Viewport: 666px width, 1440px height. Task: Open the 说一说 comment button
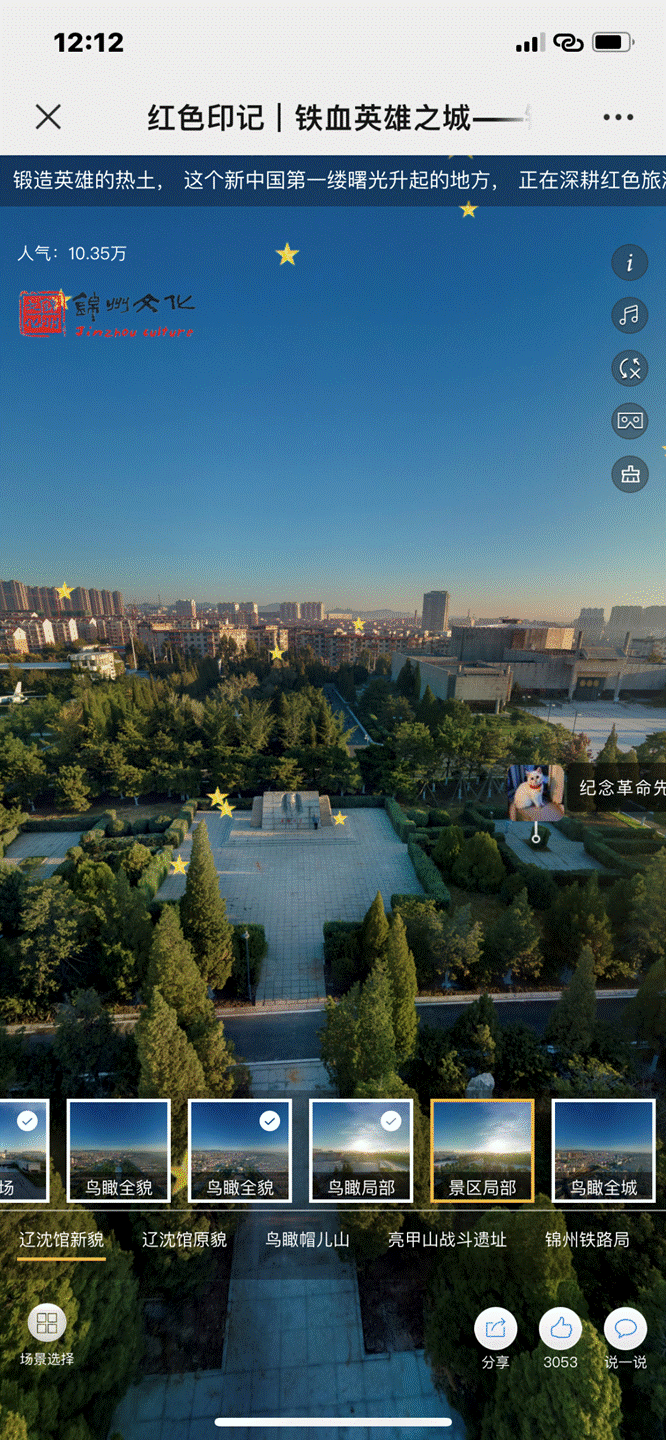(625, 1336)
